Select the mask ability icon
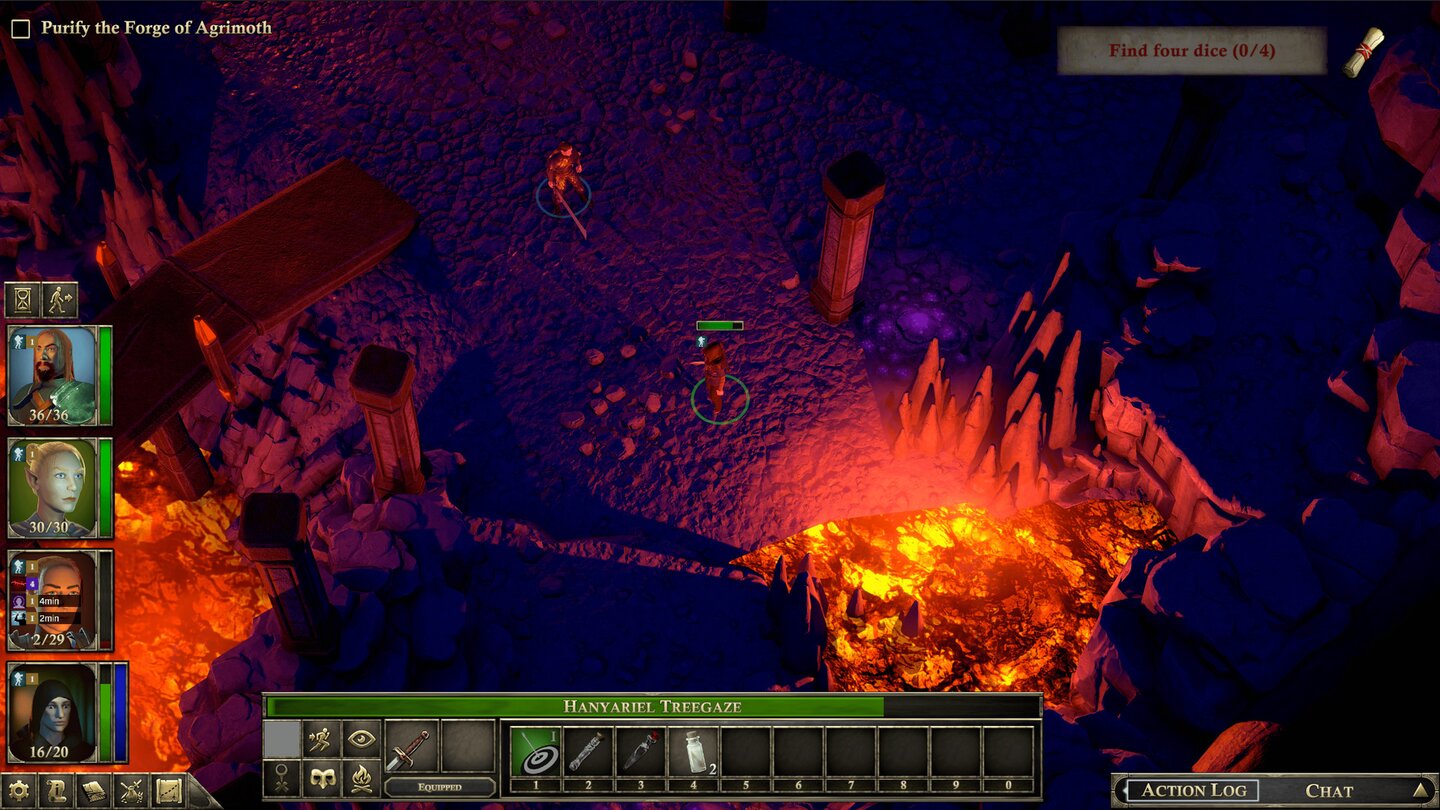 pos(323,779)
